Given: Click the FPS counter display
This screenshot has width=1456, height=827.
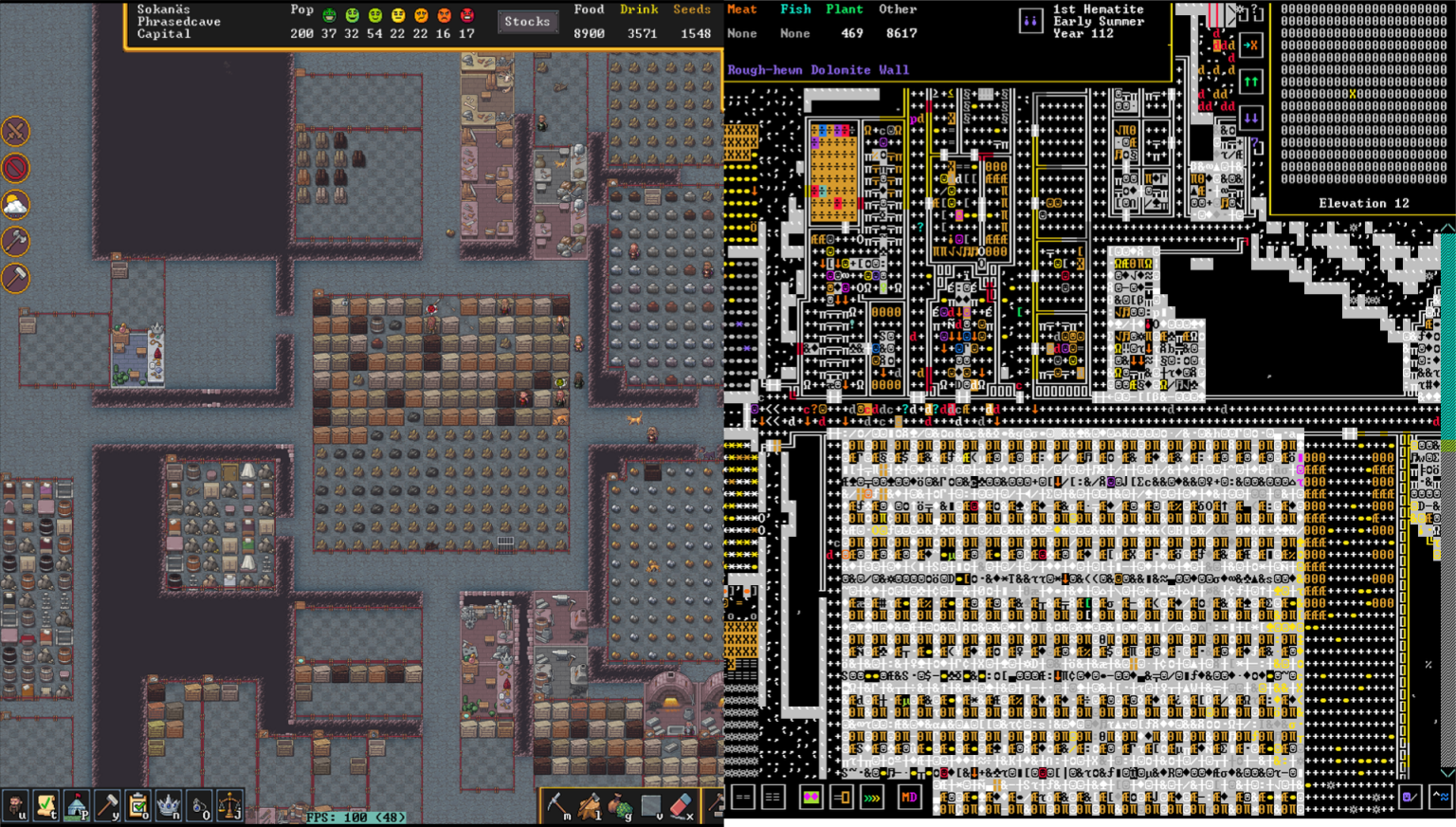Looking at the screenshot, I should pyautogui.click(x=355, y=816).
